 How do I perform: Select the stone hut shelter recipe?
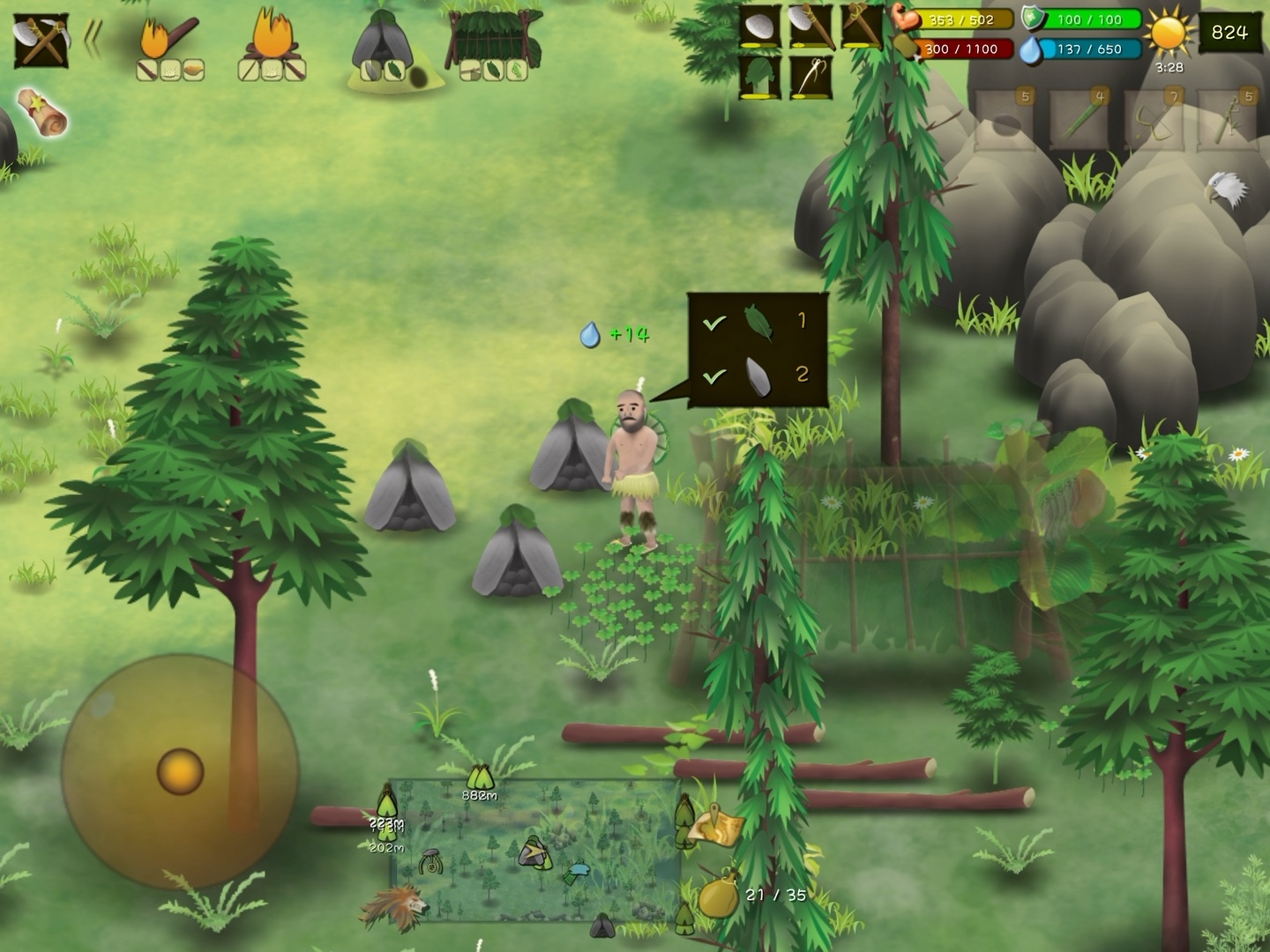click(x=383, y=49)
